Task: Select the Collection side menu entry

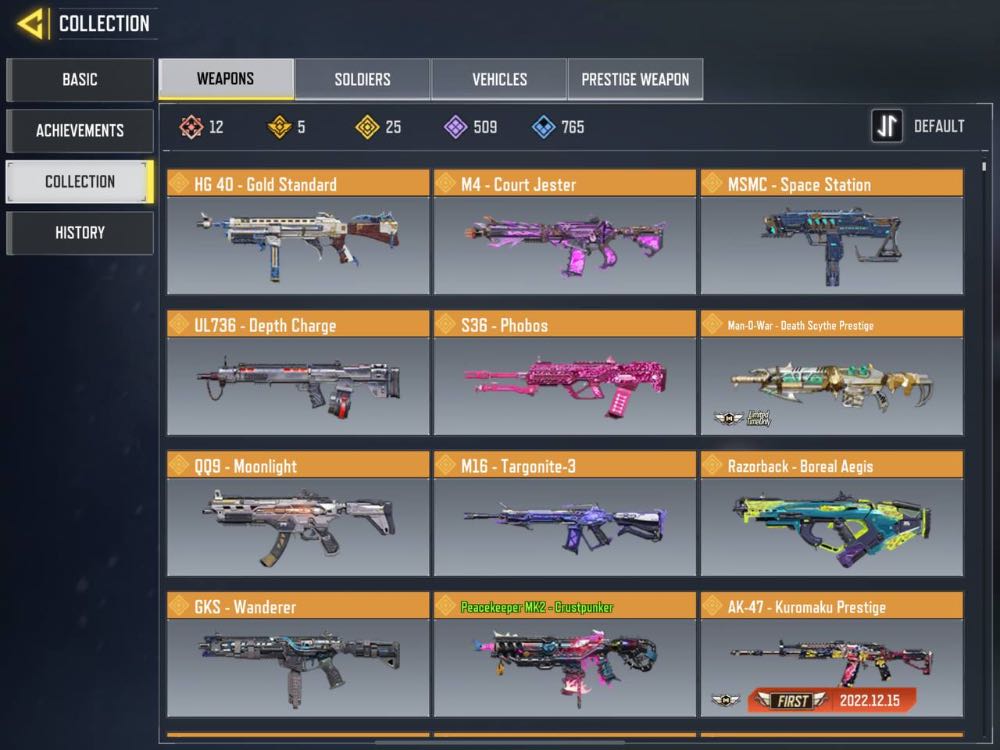Action: (x=80, y=182)
